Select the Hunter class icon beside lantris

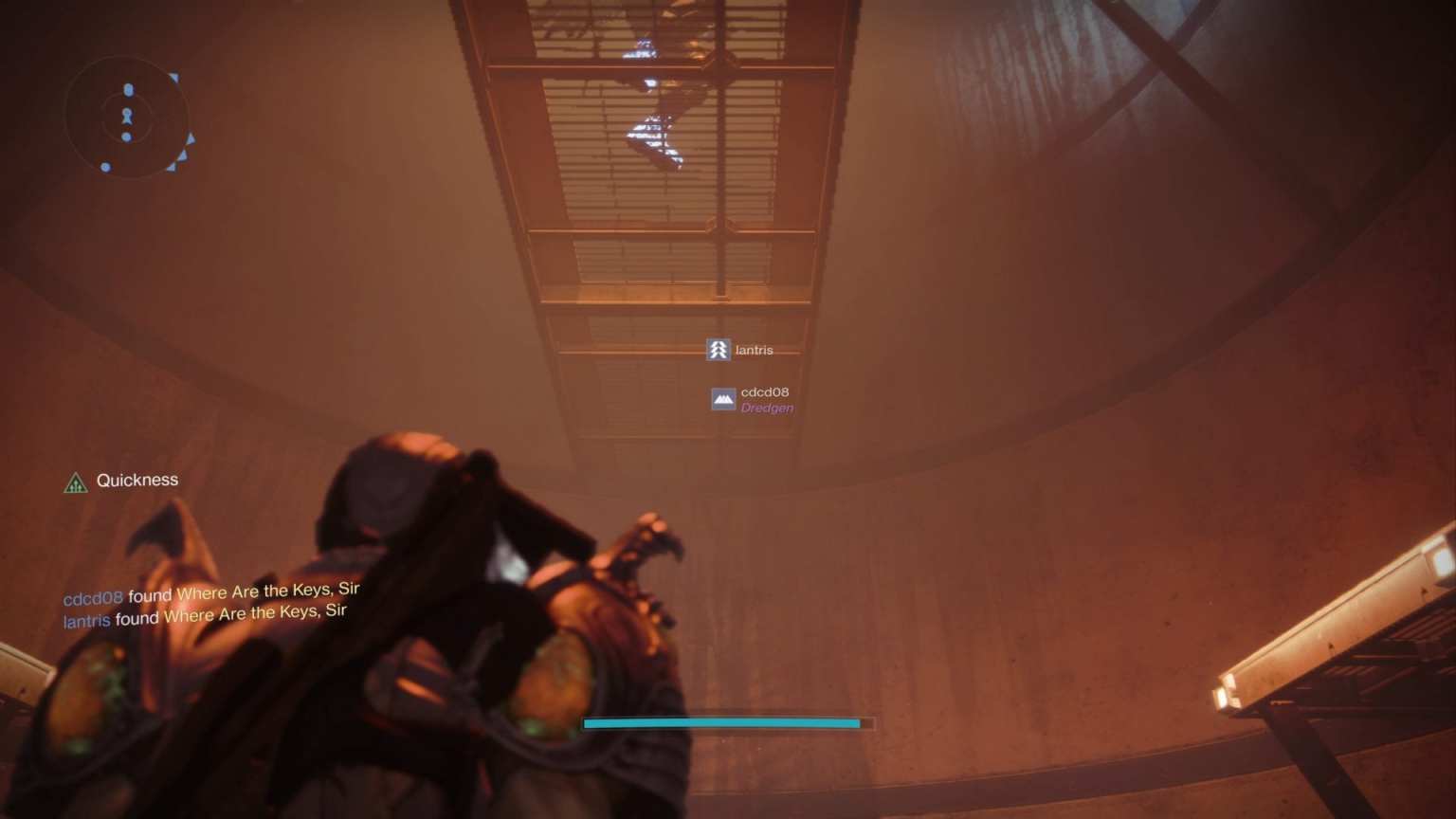(x=719, y=349)
